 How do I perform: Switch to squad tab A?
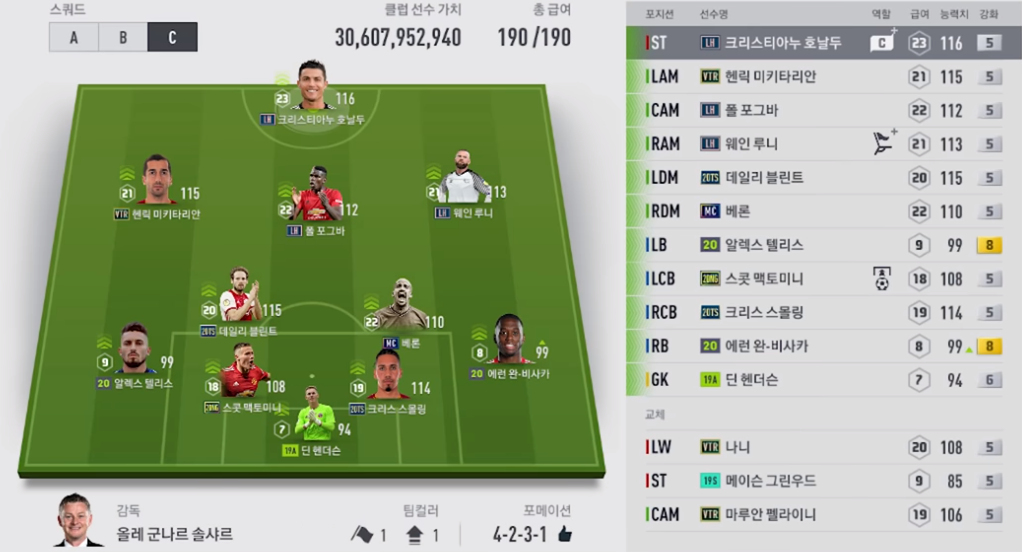73,37
